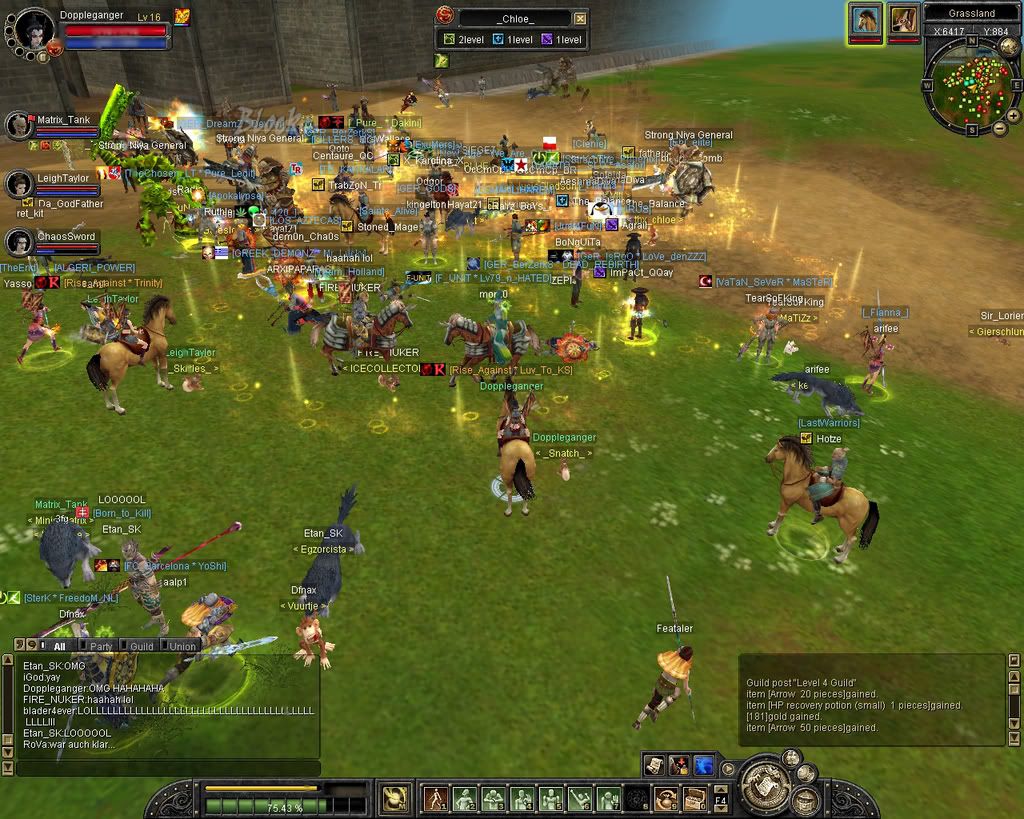
Task: Close the _Chloe_ target window
Action: pos(581,18)
